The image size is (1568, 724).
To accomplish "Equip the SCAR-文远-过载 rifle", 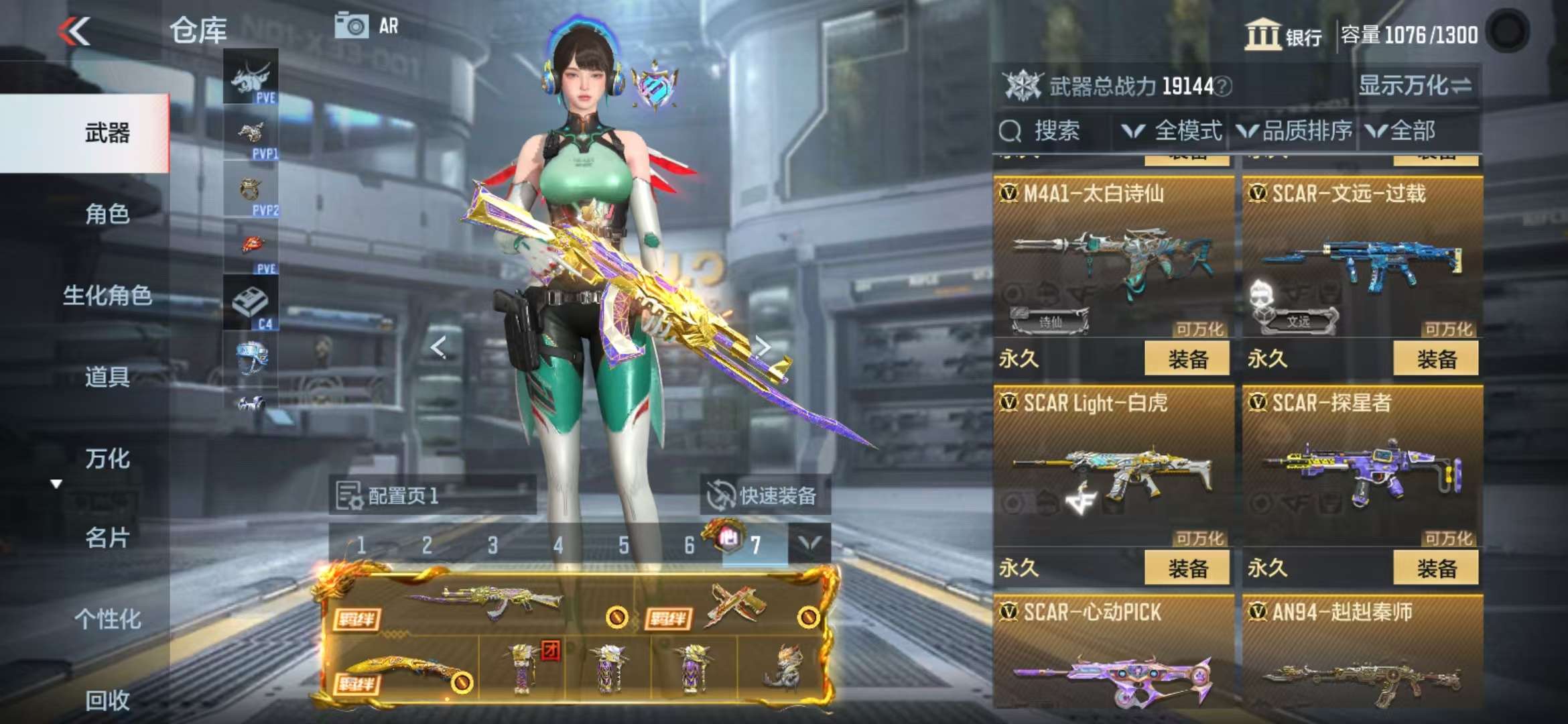I will click(x=1435, y=359).
